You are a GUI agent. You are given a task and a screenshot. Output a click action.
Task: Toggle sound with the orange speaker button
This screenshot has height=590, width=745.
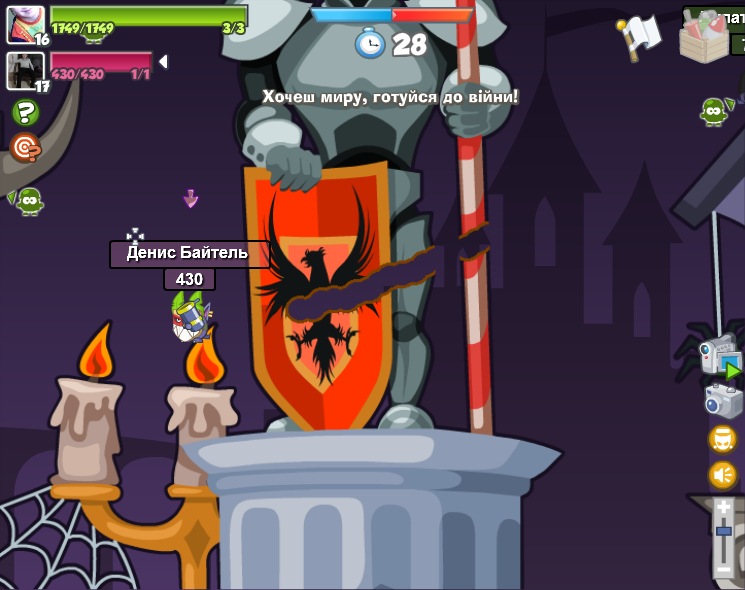click(722, 475)
